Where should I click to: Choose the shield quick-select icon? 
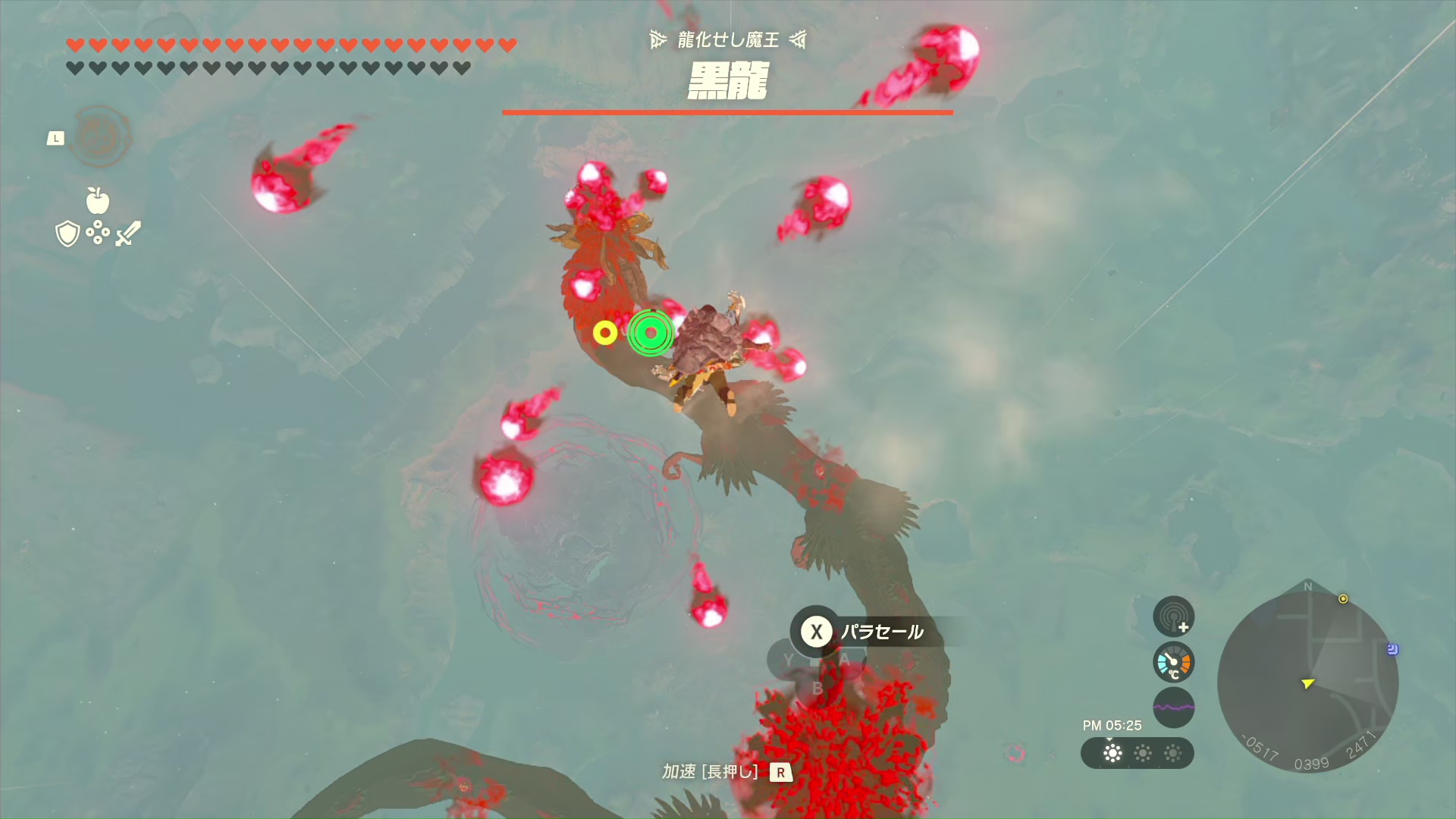click(67, 234)
